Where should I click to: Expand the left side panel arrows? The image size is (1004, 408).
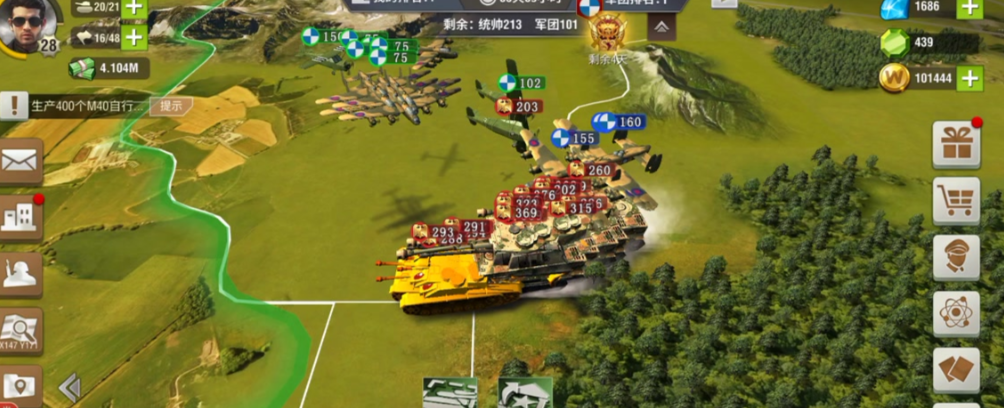click(x=69, y=388)
